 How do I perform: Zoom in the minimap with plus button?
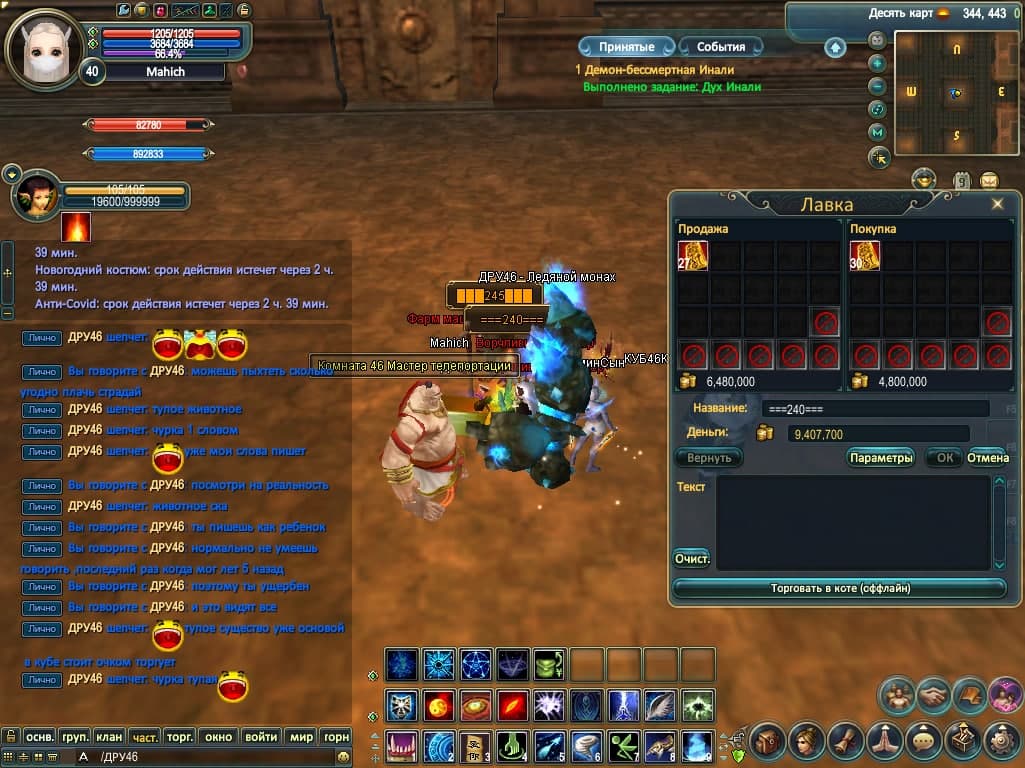point(877,63)
